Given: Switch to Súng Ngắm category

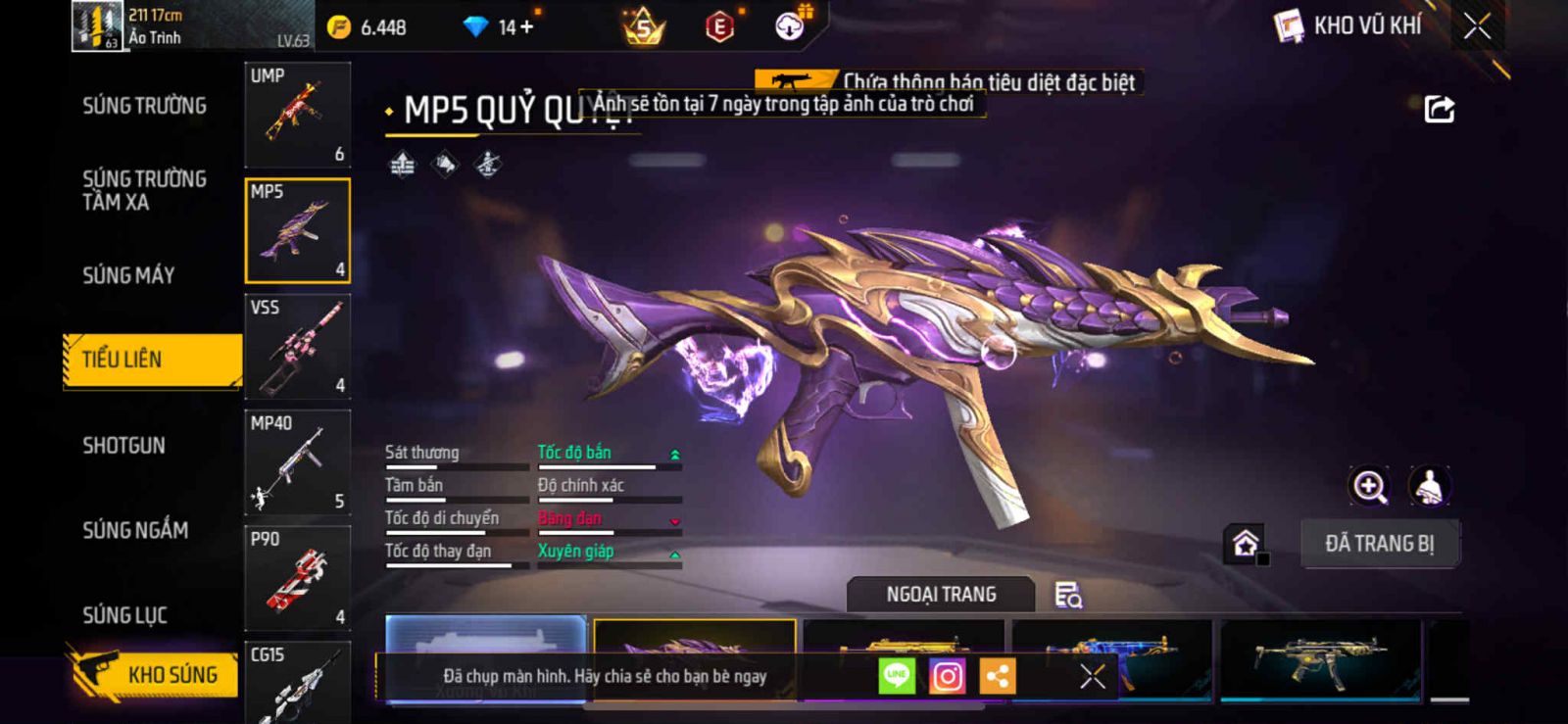Looking at the screenshot, I should 135,530.
